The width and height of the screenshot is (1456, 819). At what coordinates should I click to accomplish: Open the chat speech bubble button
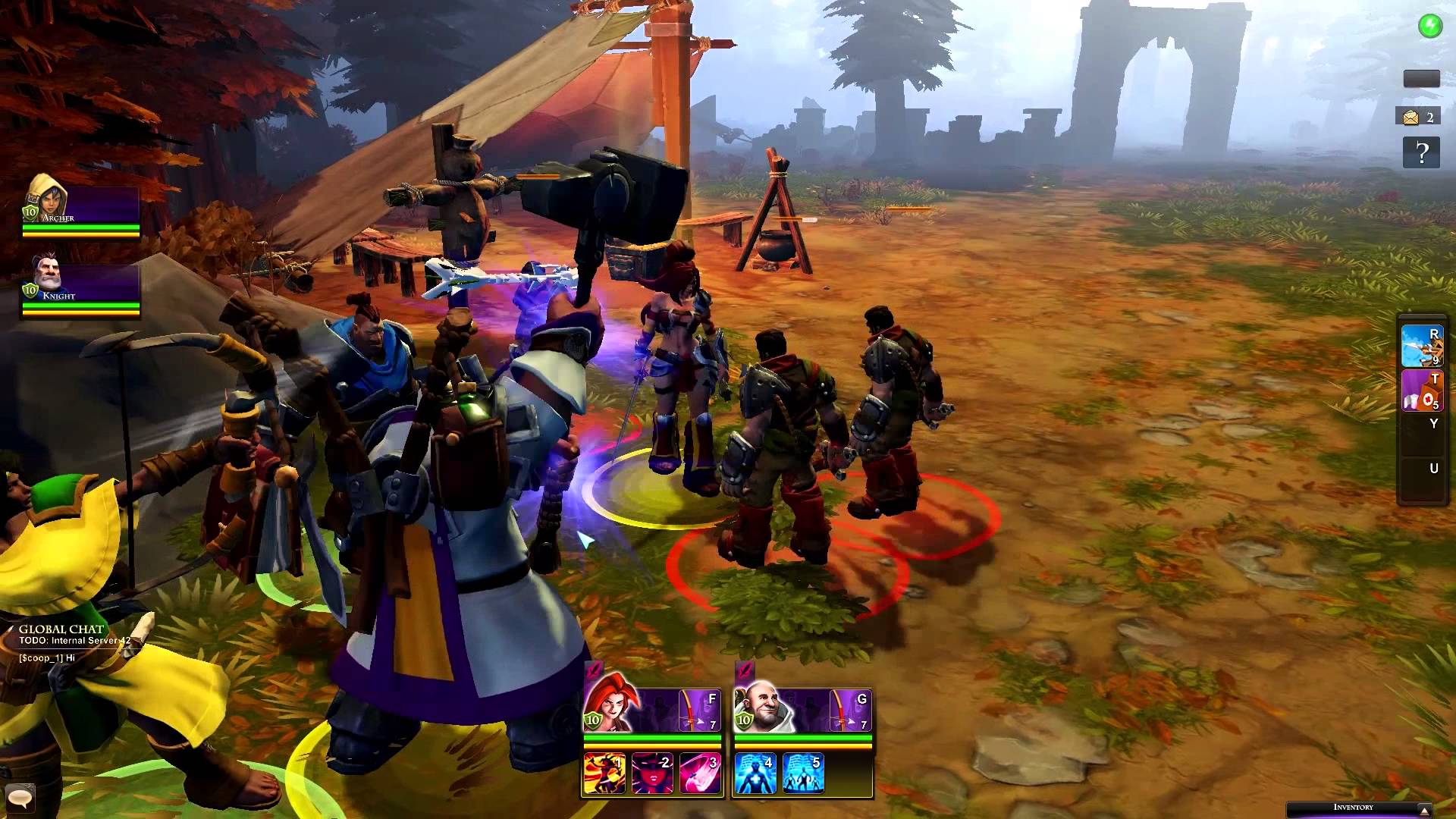pos(19,797)
